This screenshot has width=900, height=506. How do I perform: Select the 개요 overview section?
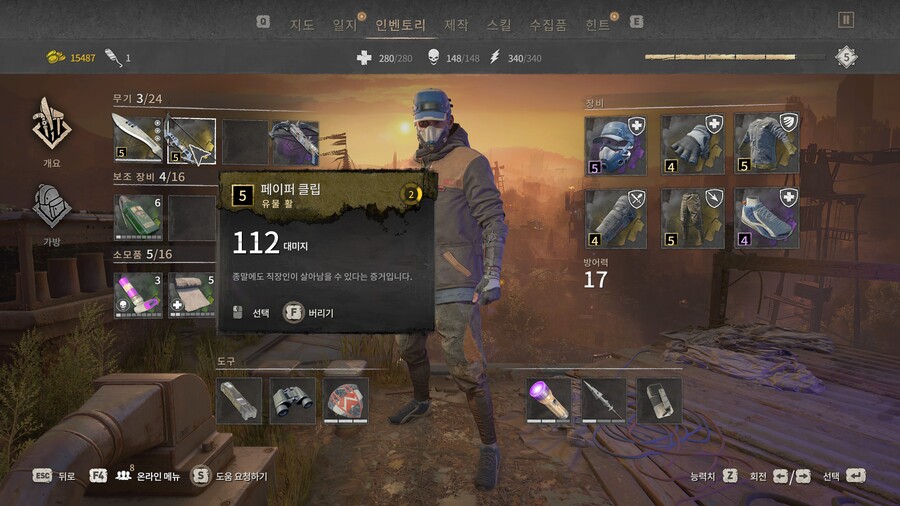point(52,130)
